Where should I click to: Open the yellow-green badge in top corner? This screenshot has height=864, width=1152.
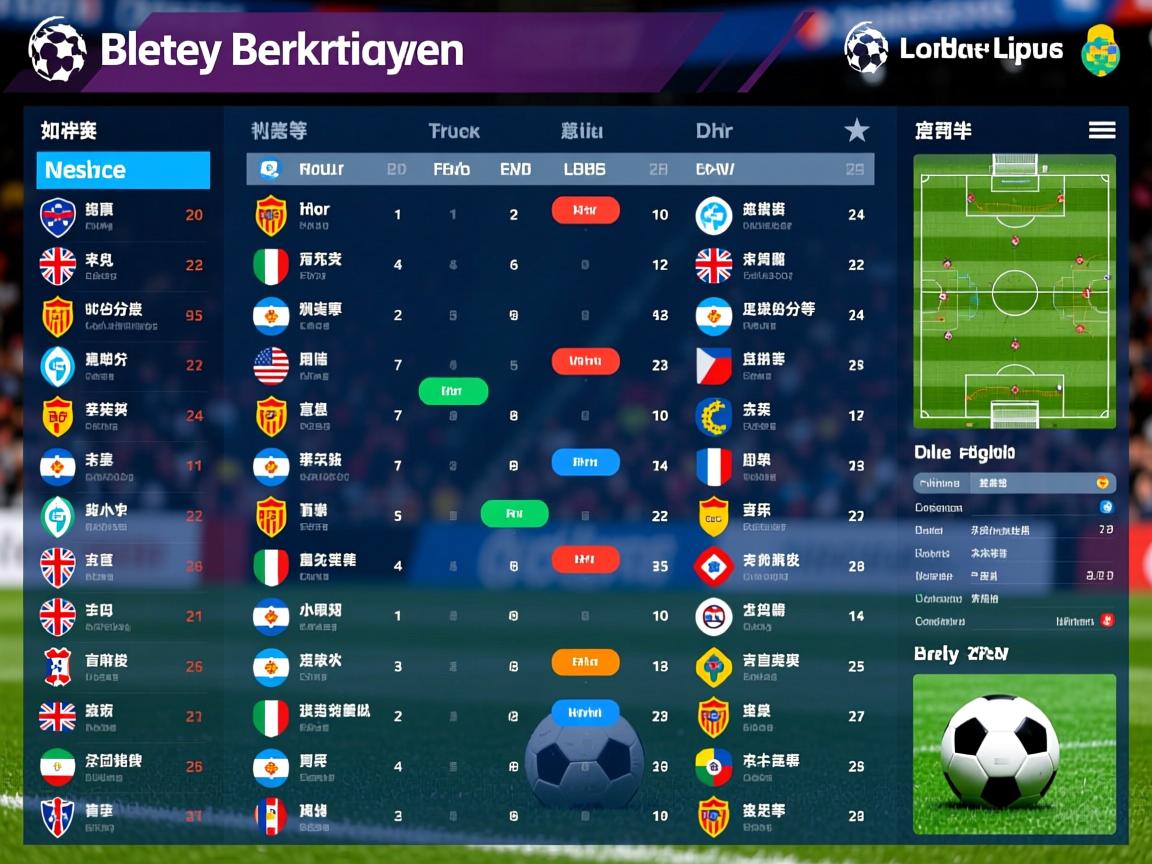coord(1100,50)
